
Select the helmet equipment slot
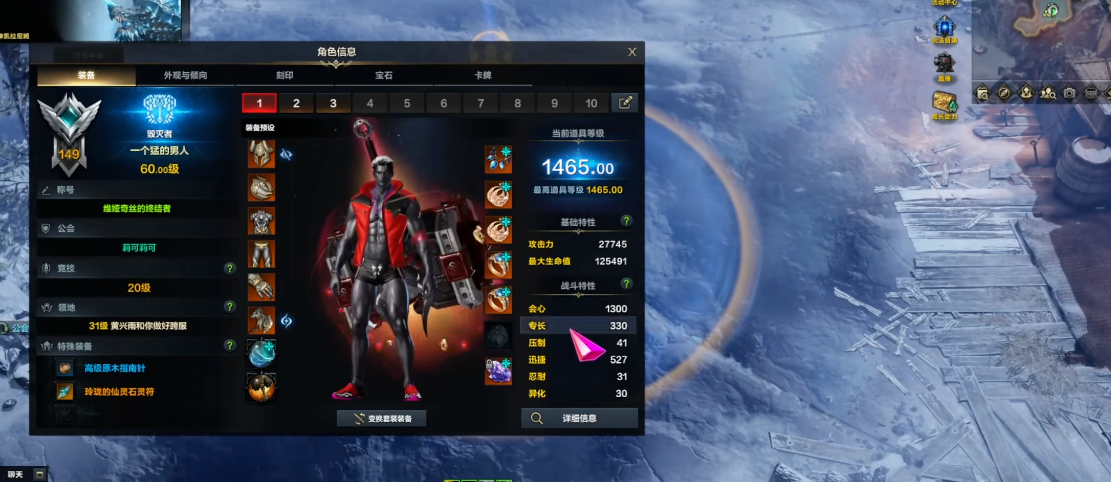coord(261,155)
